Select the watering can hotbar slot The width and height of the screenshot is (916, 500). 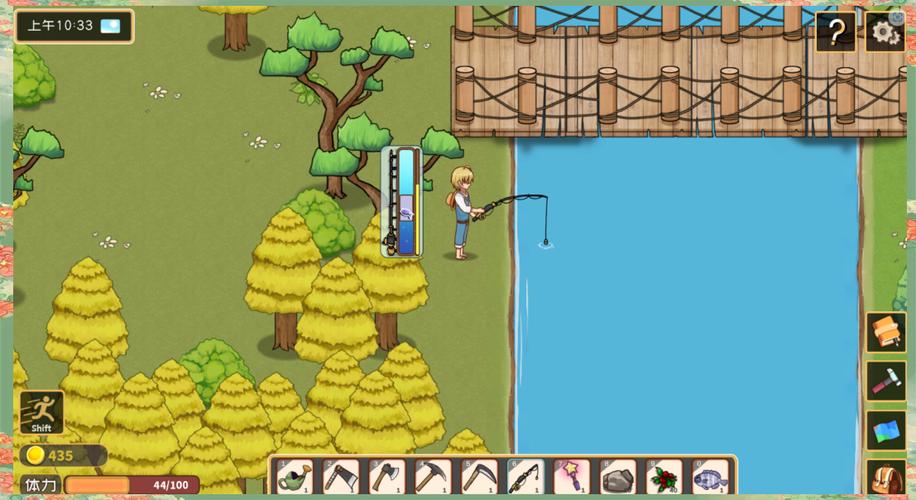(294, 477)
